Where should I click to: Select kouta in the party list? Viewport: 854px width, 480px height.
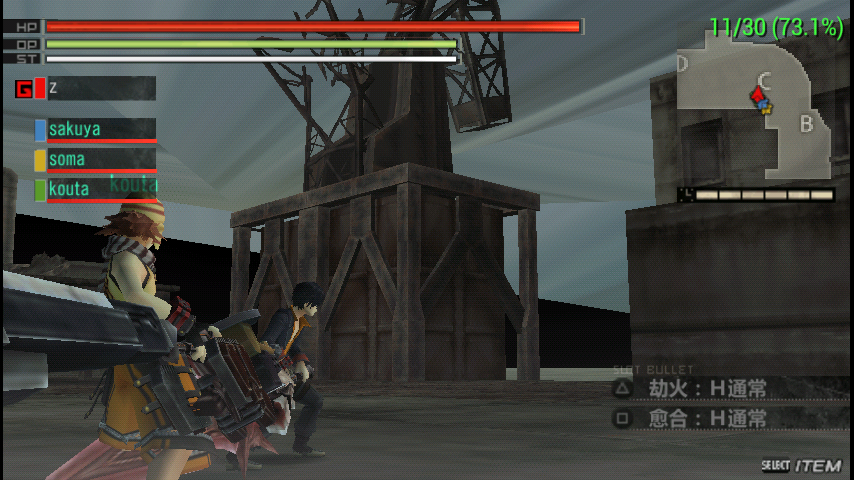coord(96,189)
